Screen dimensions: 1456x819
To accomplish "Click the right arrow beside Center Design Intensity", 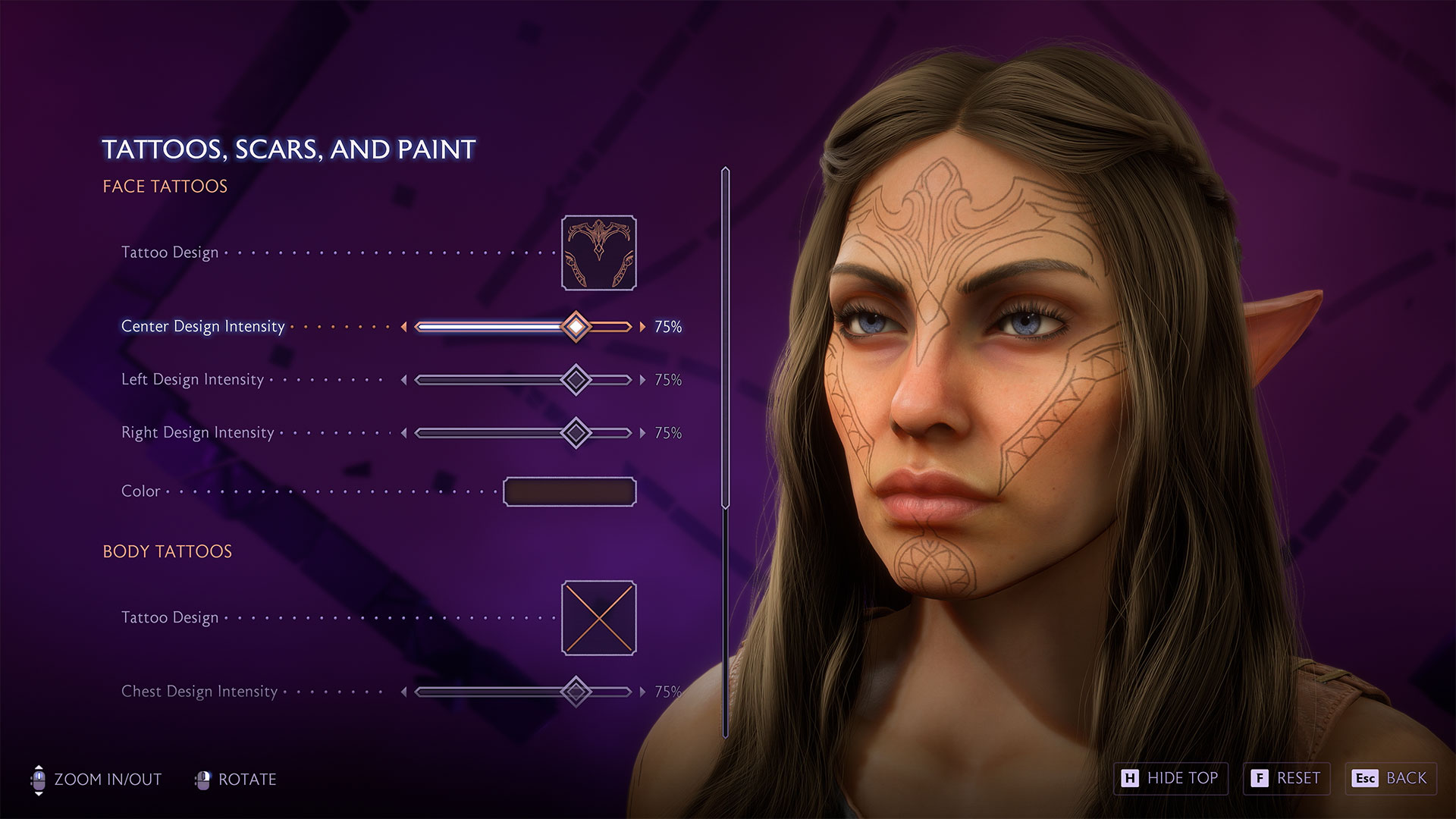I will point(642,326).
